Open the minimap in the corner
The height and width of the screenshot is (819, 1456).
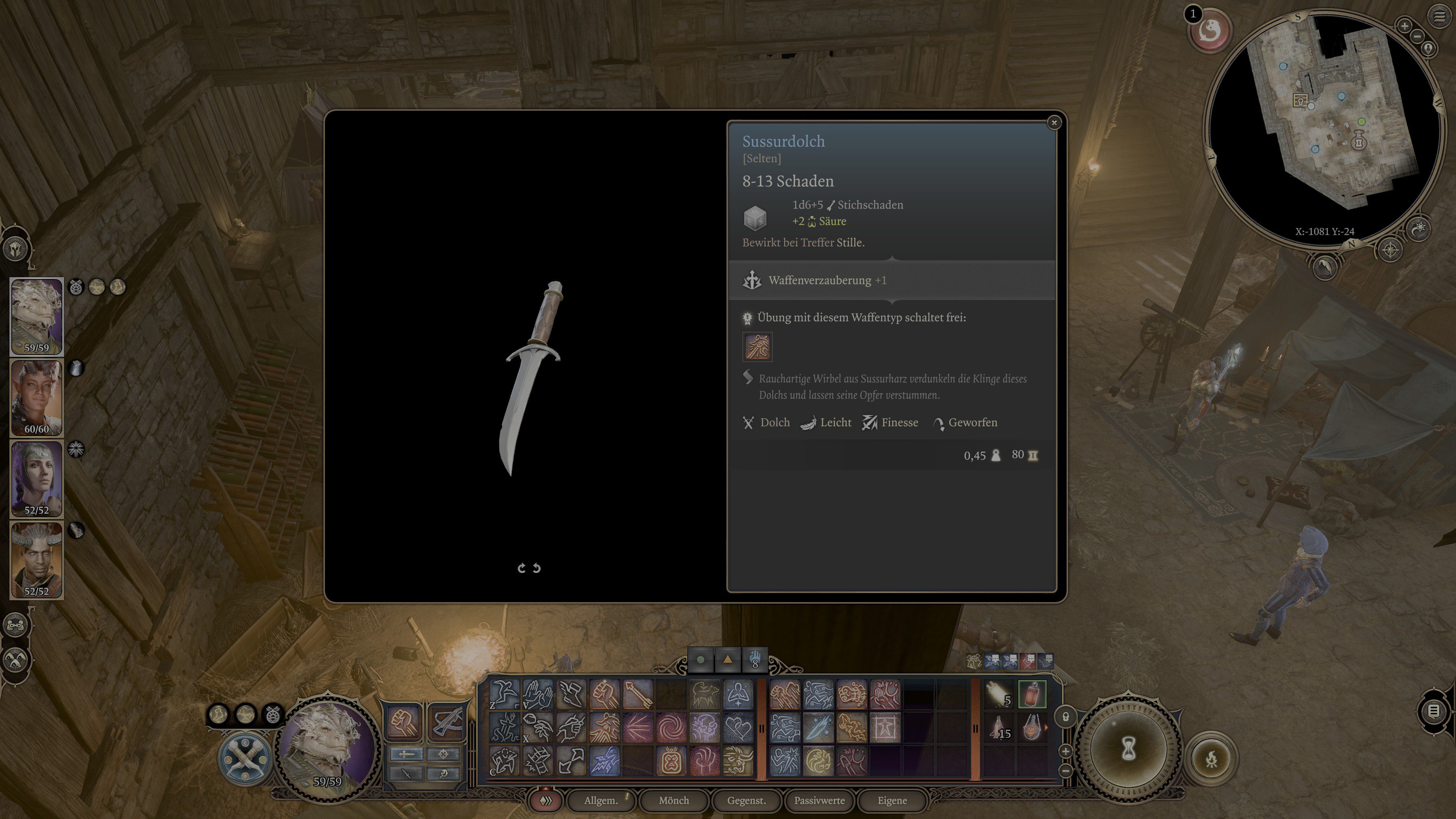pyautogui.click(x=1323, y=124)
